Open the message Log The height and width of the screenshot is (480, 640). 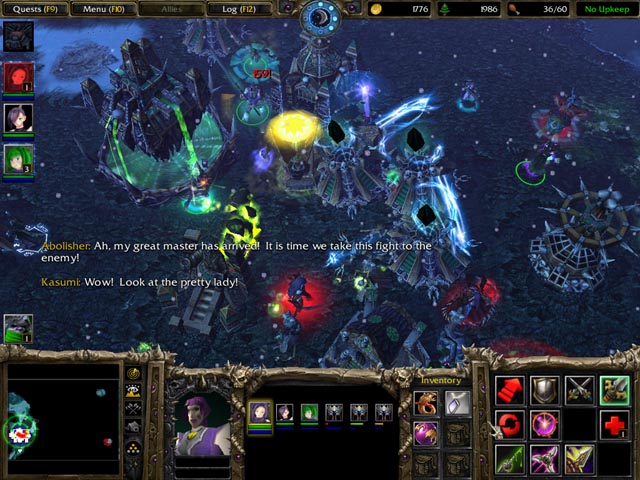[x=240, y=9]
